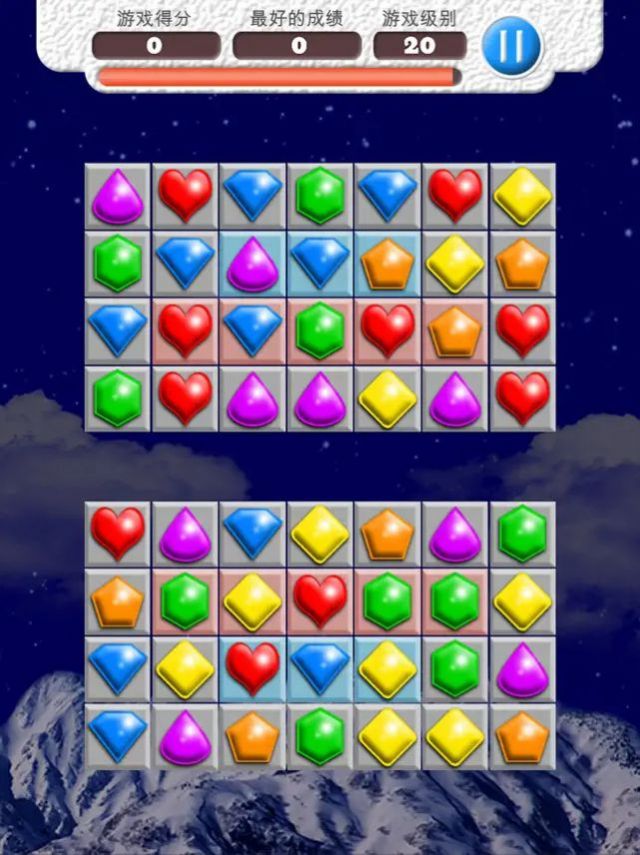Select the blue diamond gem on a pink tile
Image resolution: width=640 pixels, height=855 pixels.
tap(253, 331)
